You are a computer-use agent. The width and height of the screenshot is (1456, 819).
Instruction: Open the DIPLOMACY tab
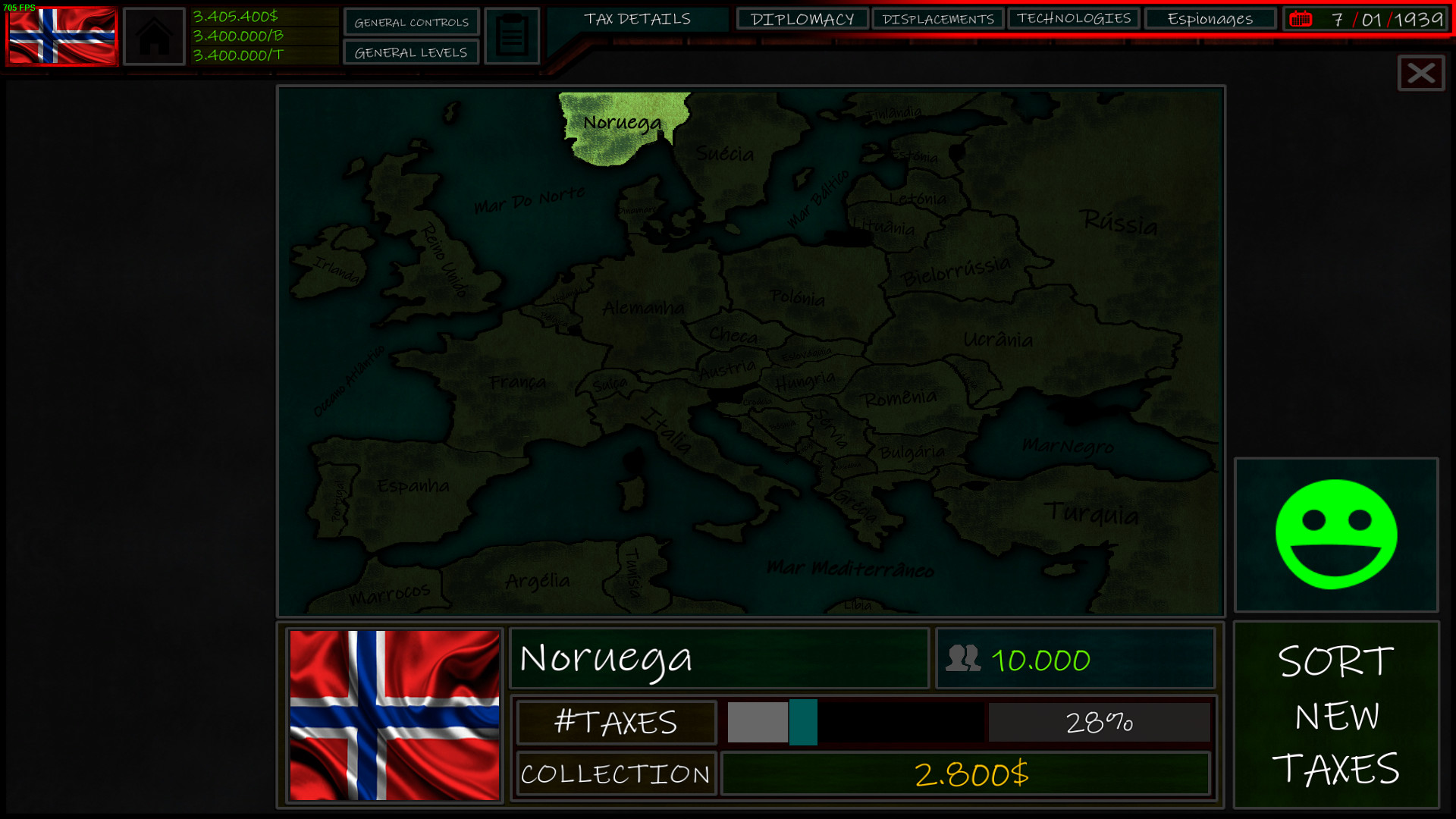[x=803, y=18]
